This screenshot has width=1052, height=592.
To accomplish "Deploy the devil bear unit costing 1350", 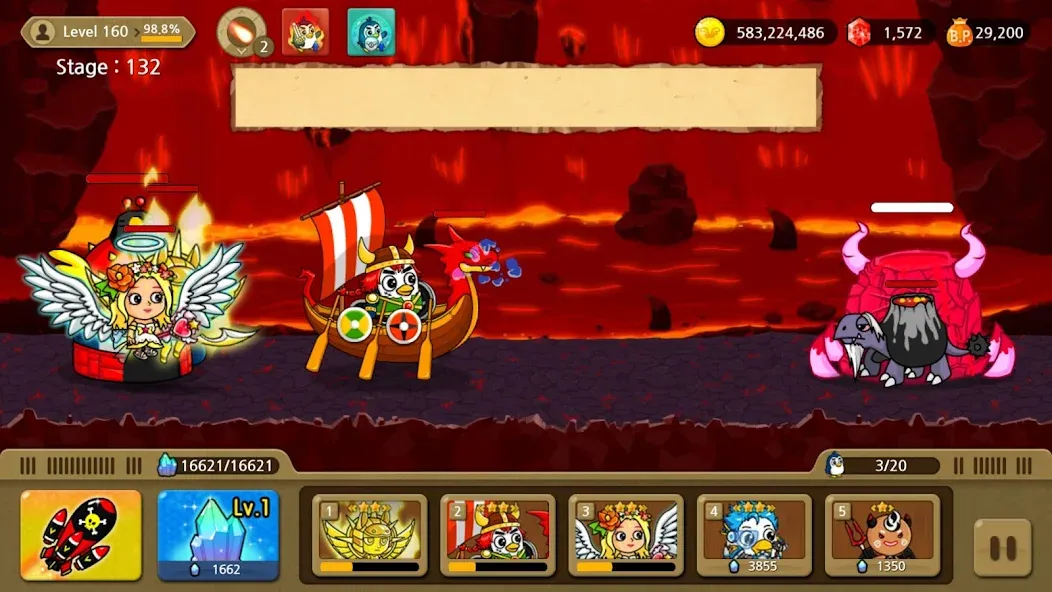I will pos(881,536).
